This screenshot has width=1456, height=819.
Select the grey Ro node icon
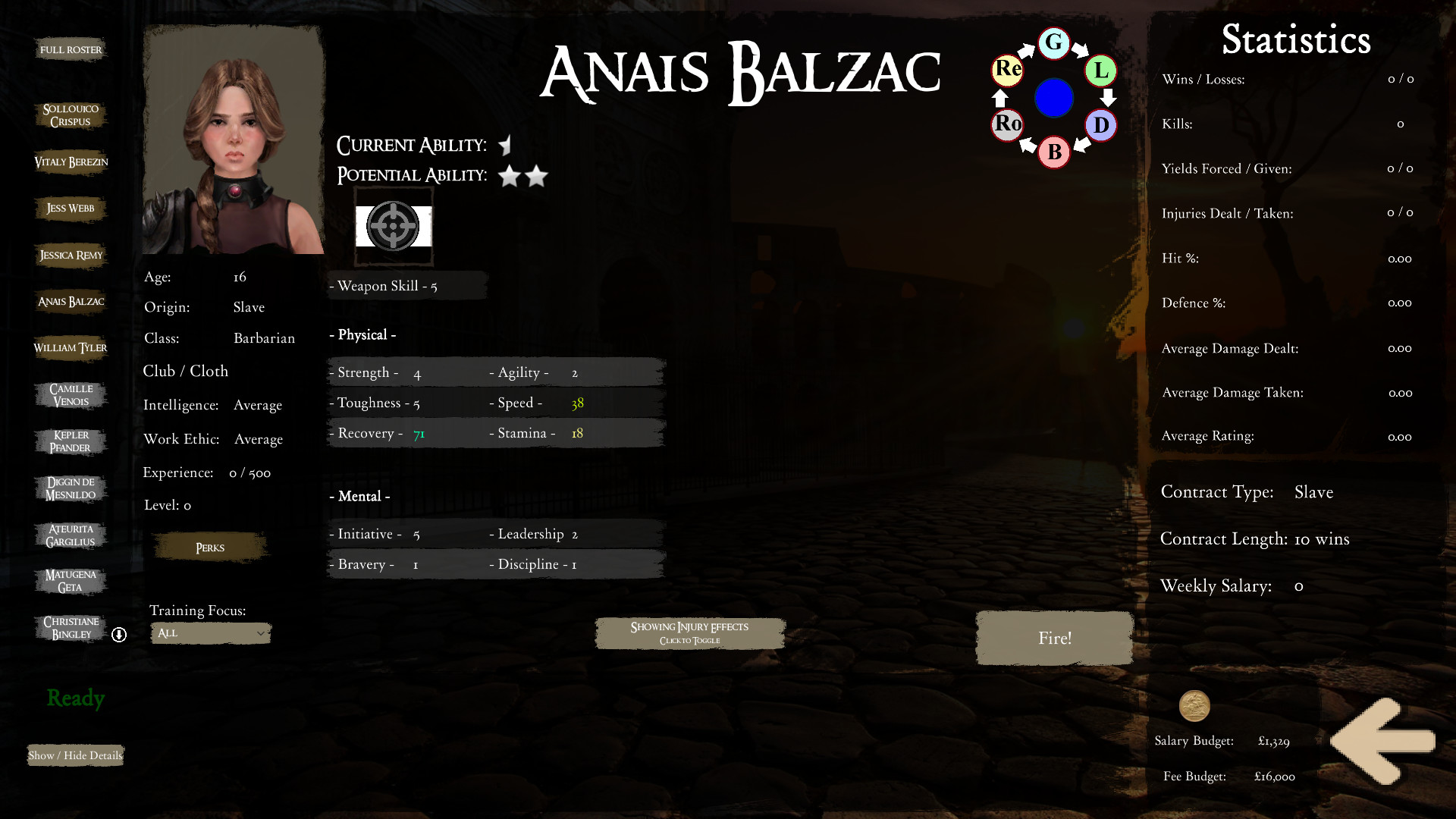1006,124
